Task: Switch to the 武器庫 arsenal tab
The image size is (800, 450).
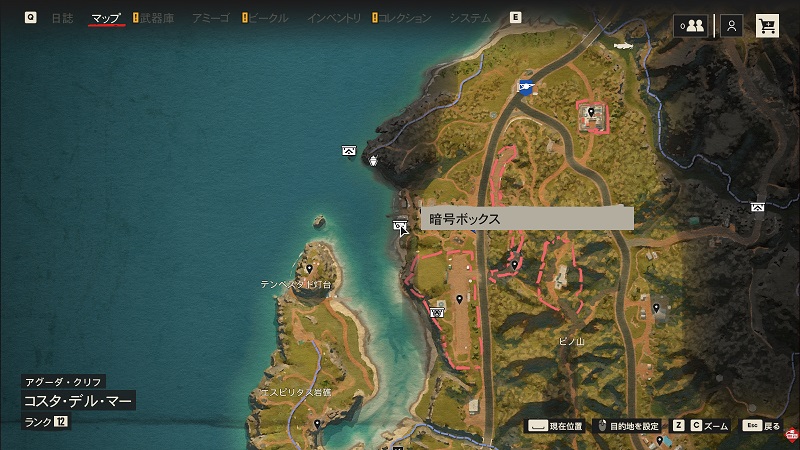Action: tap(157, 18)
